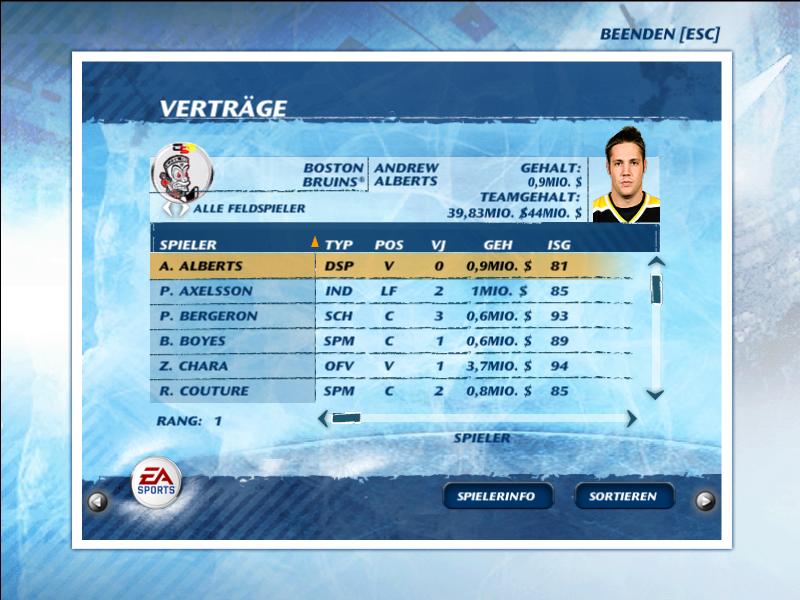Sort the list by TYP column

(340, 244)
